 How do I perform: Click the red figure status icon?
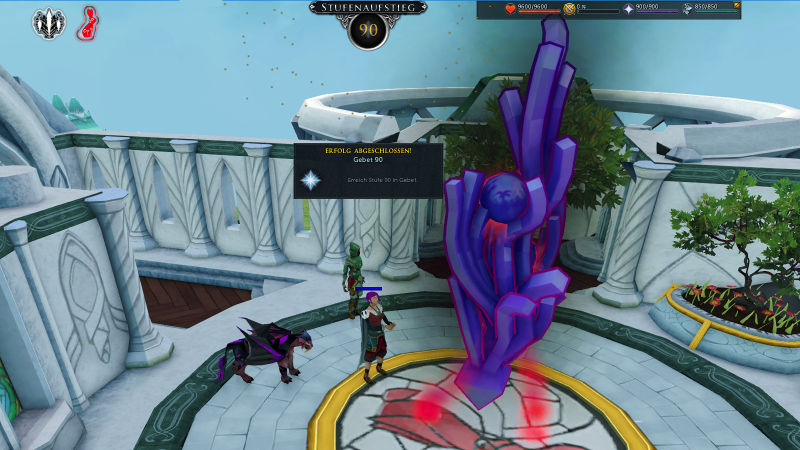click(x=87, y=23)
